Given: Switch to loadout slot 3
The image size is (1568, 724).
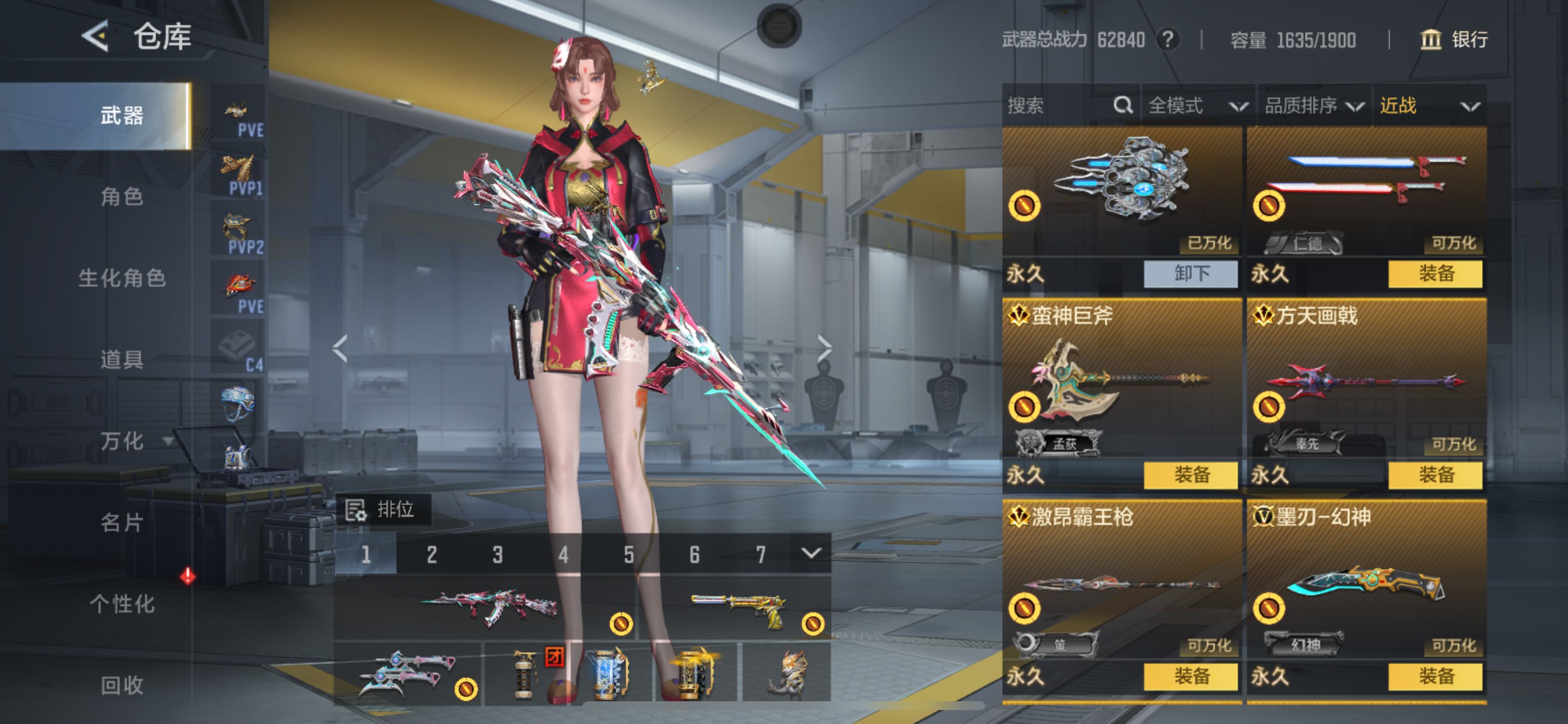Looking at the screenshot, I should (x=498, y=554).
